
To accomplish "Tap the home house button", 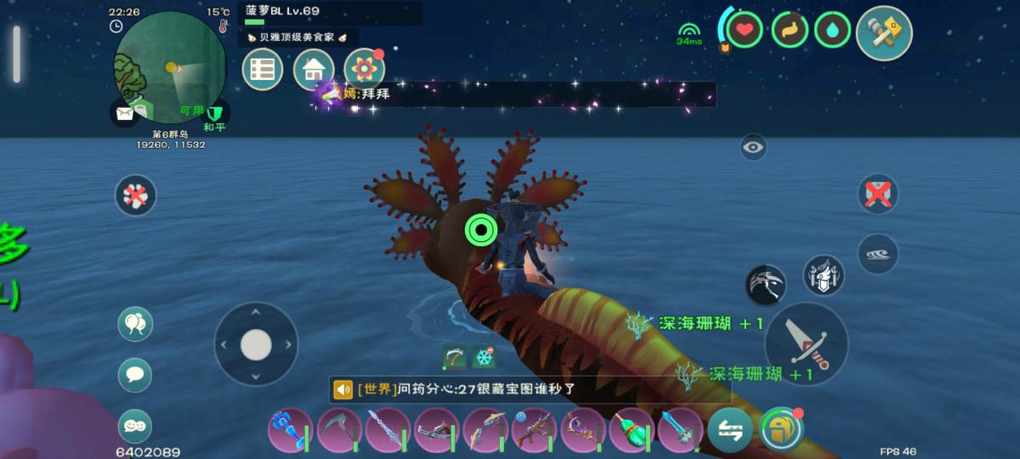I will [x=314, y=70].
